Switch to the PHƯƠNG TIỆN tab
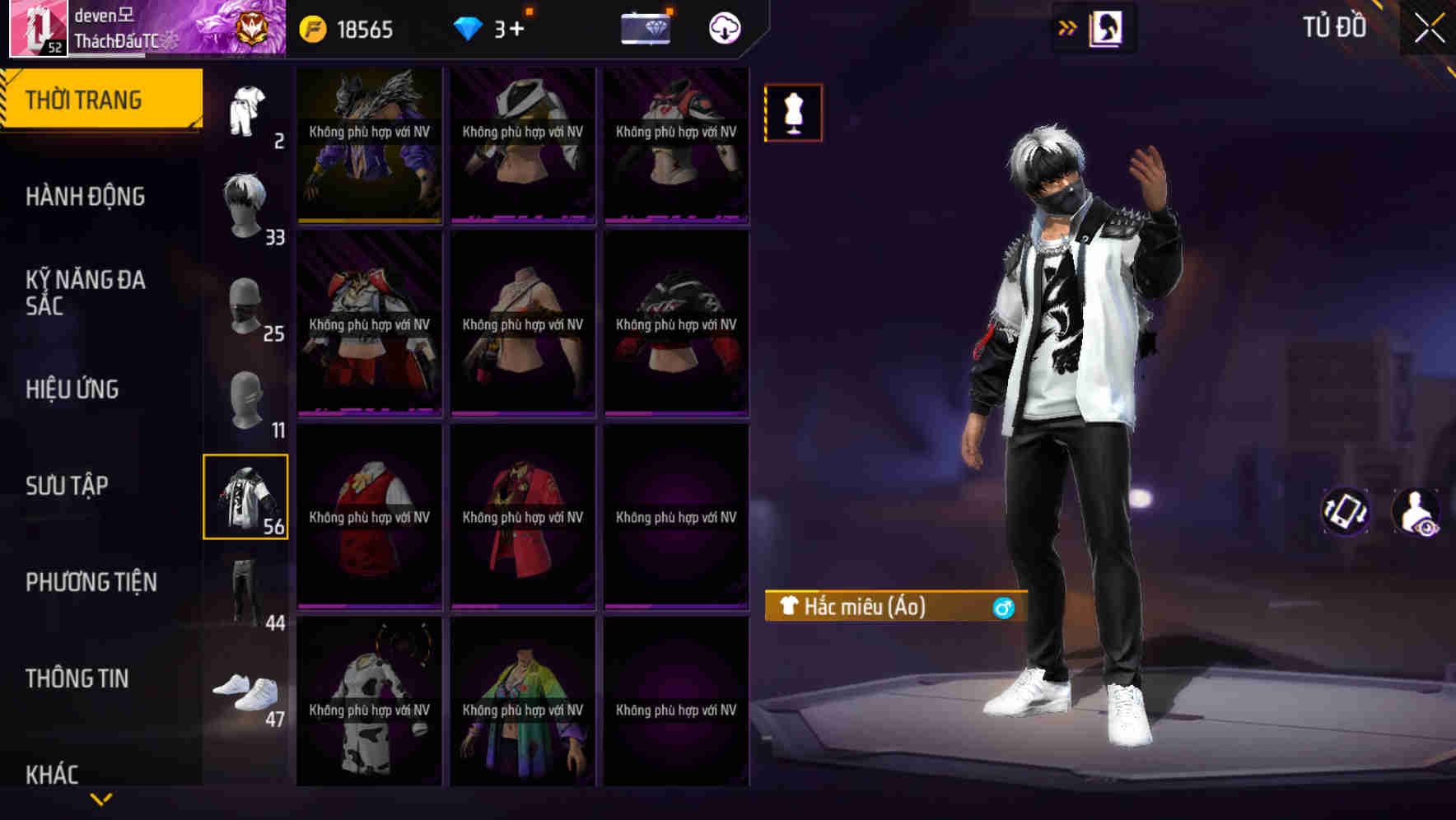Viewport: 1456px width, 820px height. click(x=91, y=582)
